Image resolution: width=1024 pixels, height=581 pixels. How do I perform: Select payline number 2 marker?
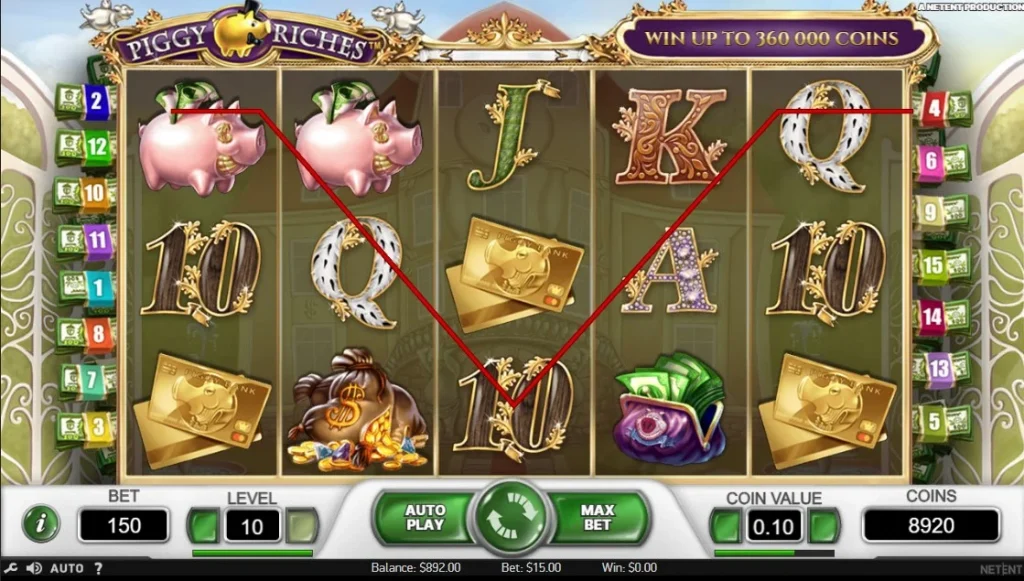[x=97, y=101]
